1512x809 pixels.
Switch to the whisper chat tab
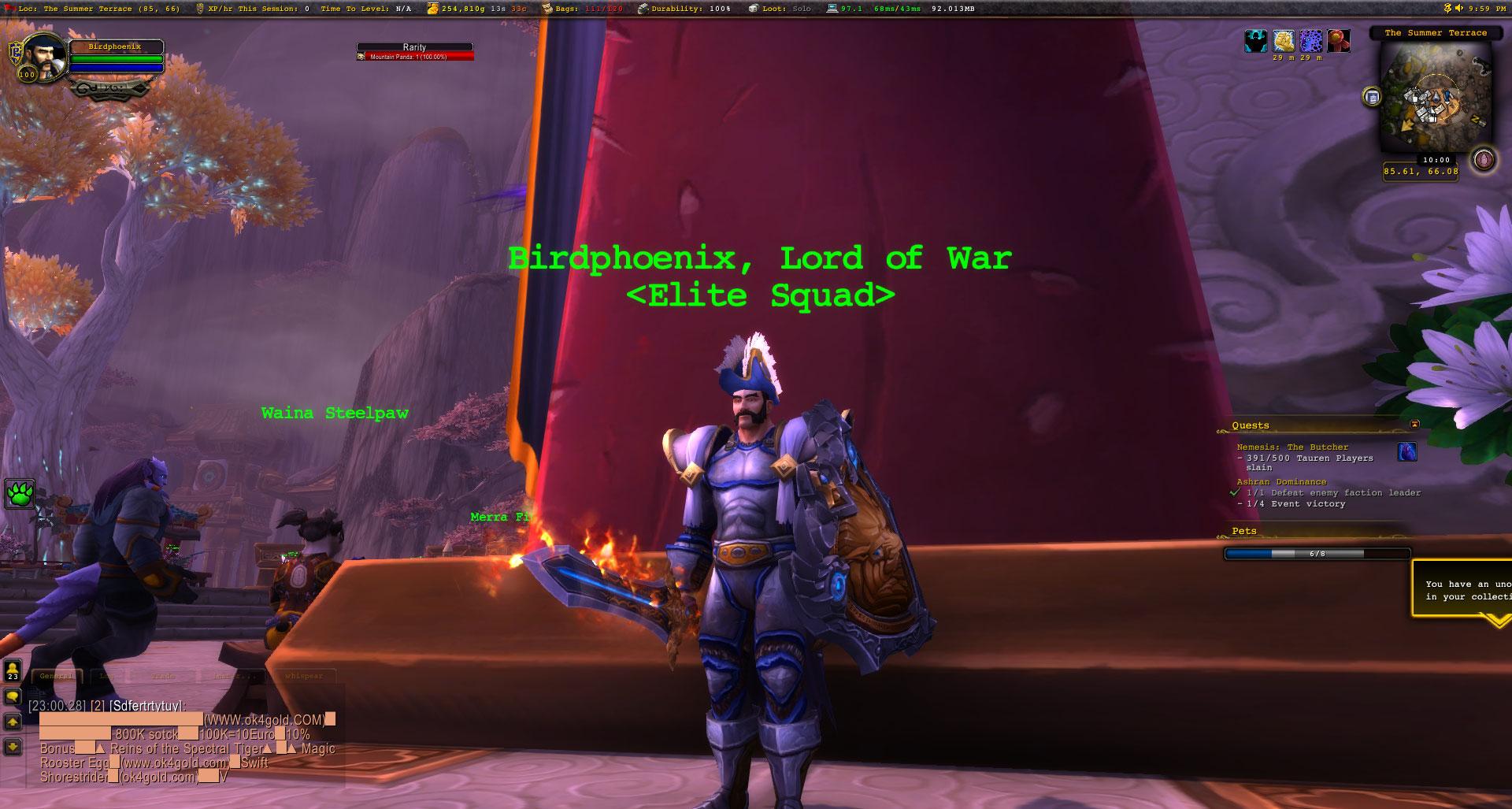point(304,676)
